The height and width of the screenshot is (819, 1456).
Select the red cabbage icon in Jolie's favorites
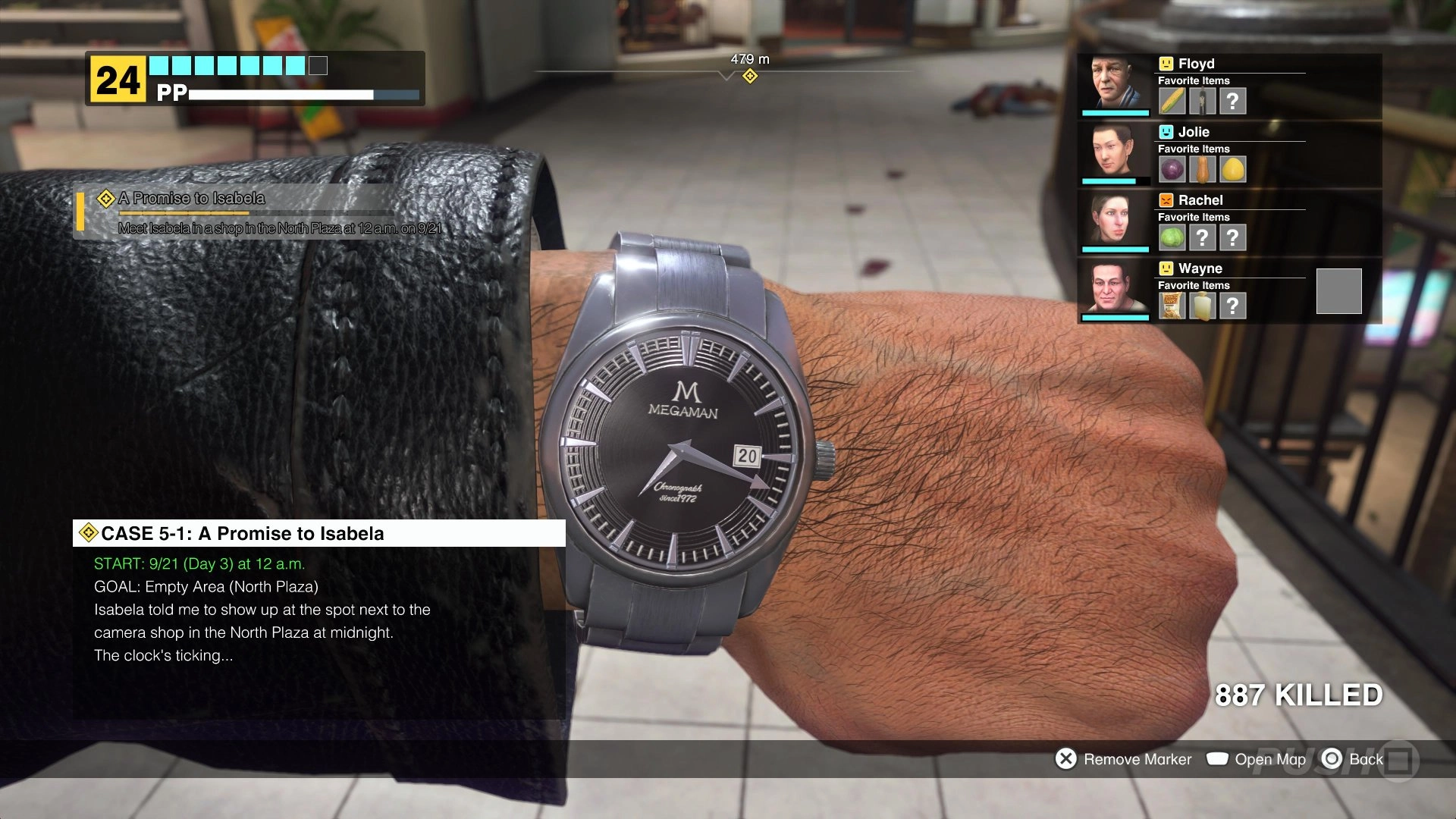[x=1172, y=169]
